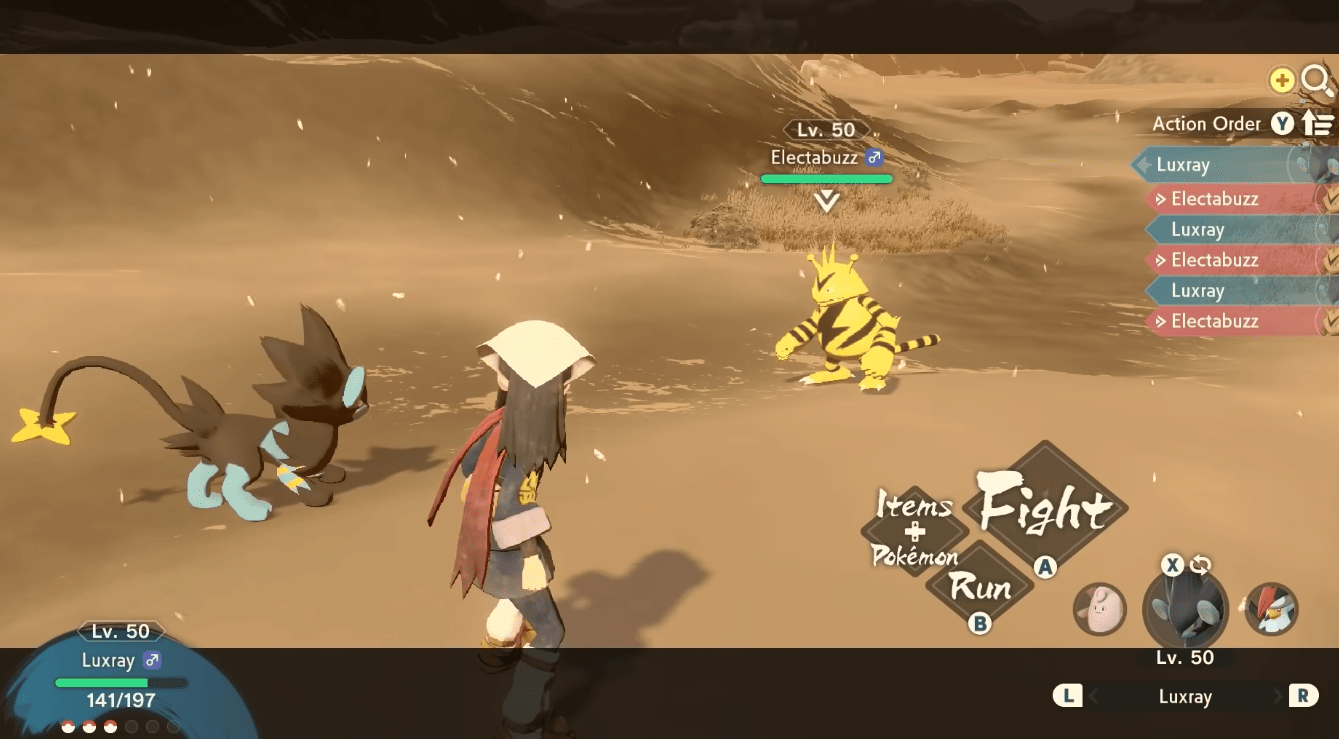Select the Staraptor party portrait icon
The height and width of the screenshot is (739, 1339).
point(1270,611)
